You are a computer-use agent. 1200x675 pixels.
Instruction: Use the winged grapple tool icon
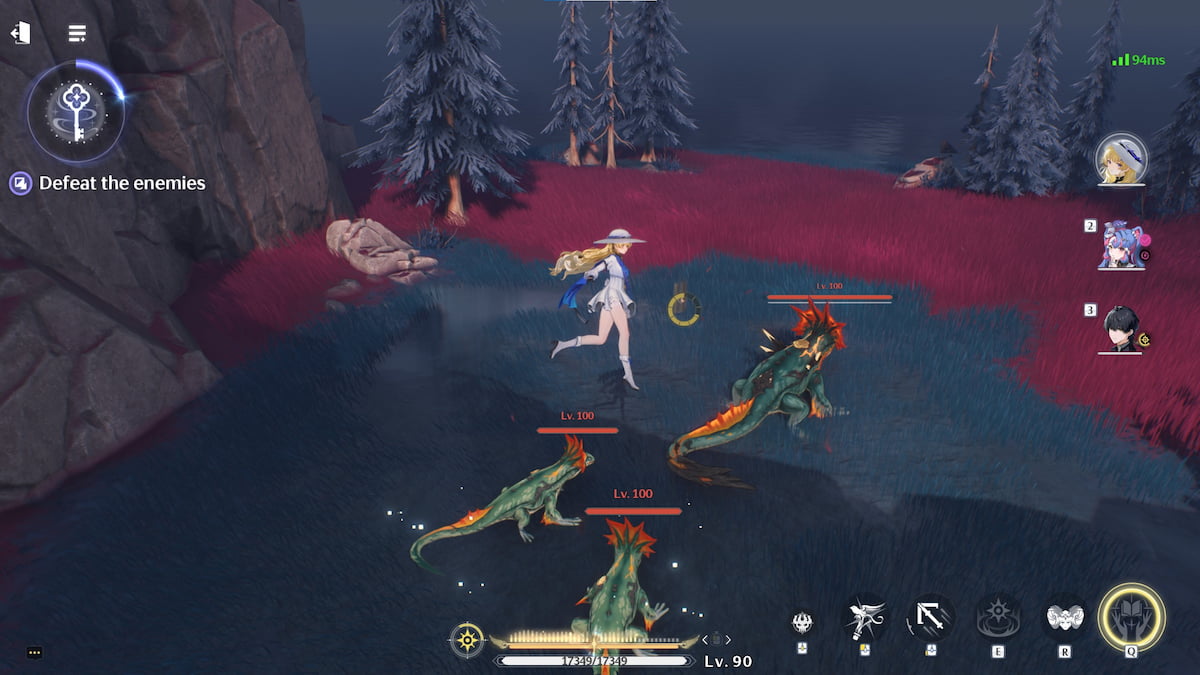click(864, 618)
